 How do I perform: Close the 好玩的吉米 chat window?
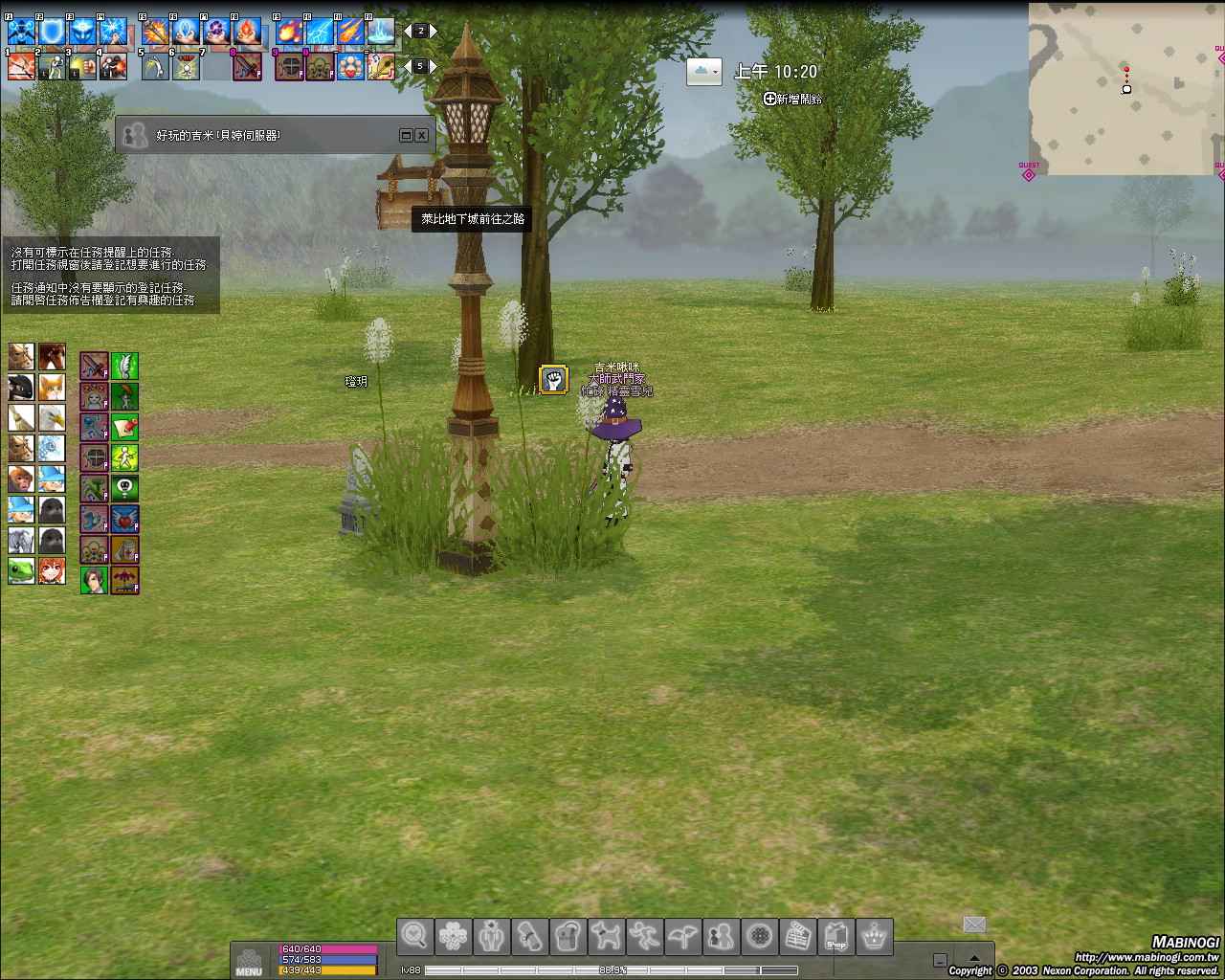click(x=421, y=136)
